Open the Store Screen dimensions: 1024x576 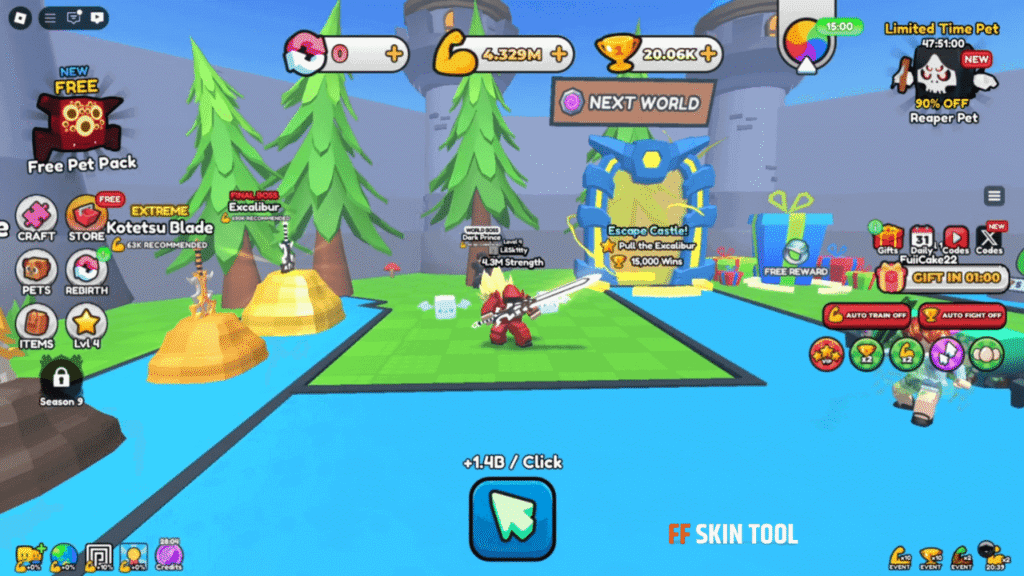(86, 217)
